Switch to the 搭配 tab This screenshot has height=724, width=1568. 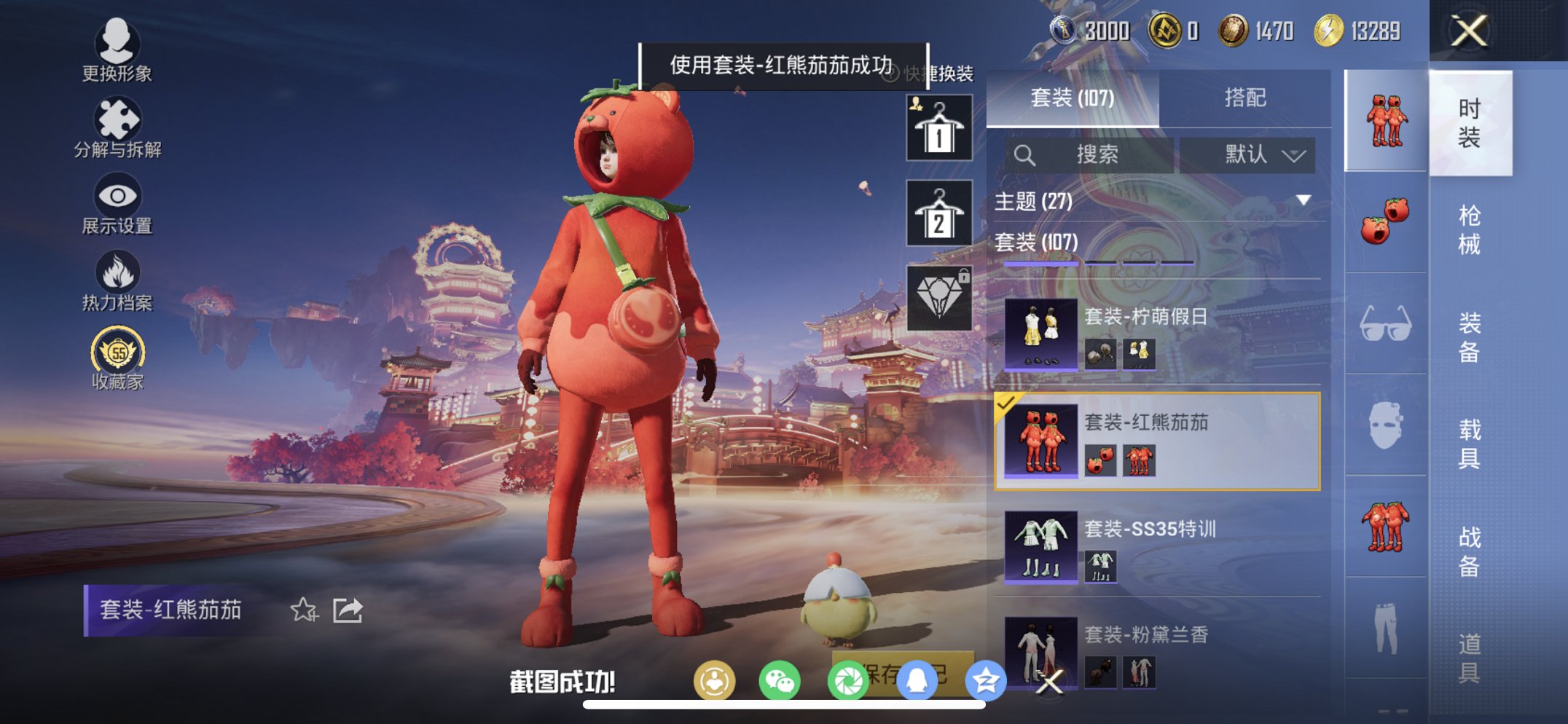click(1247, 96)
